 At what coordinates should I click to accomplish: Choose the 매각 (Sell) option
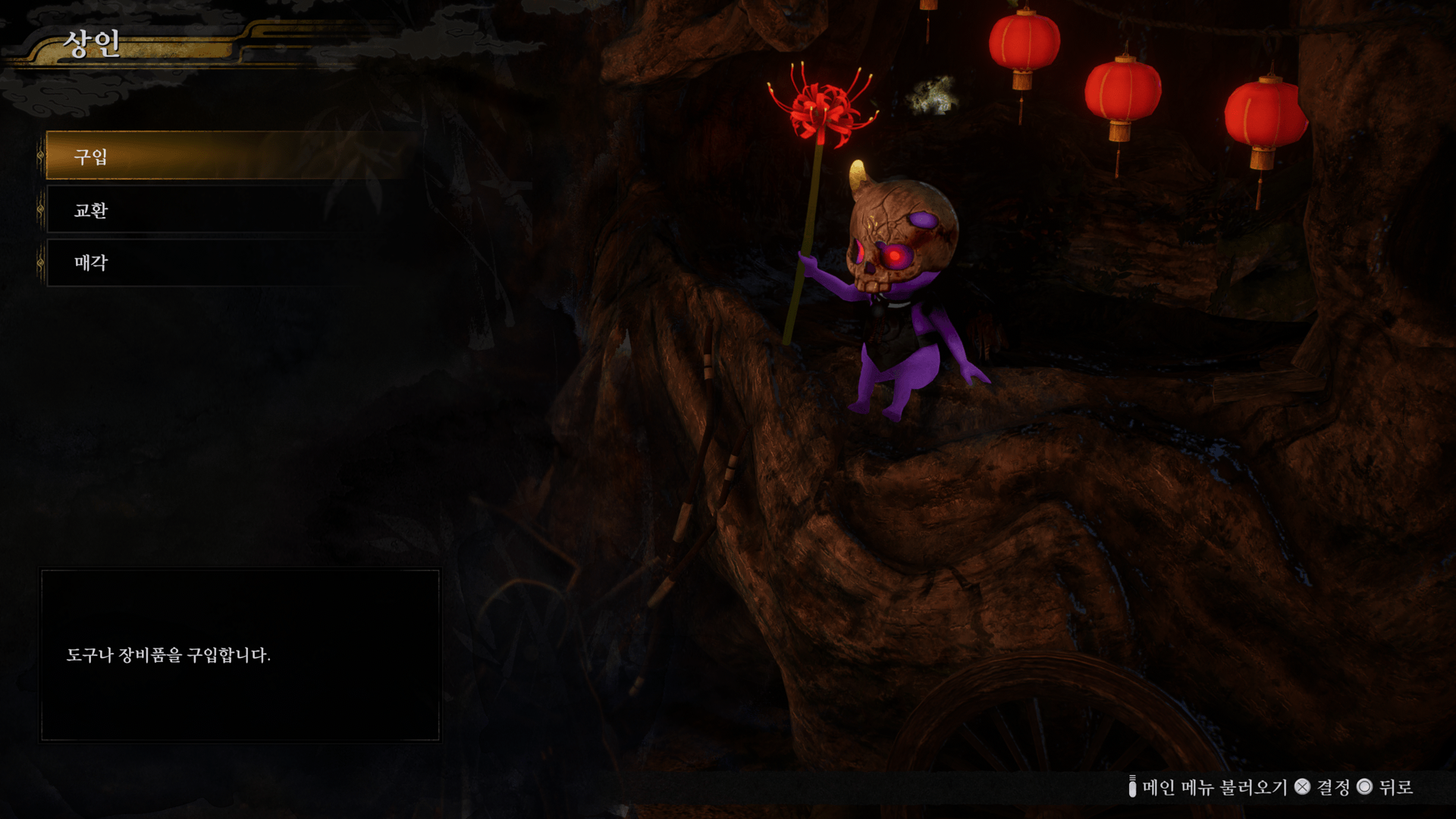point(227,263)
